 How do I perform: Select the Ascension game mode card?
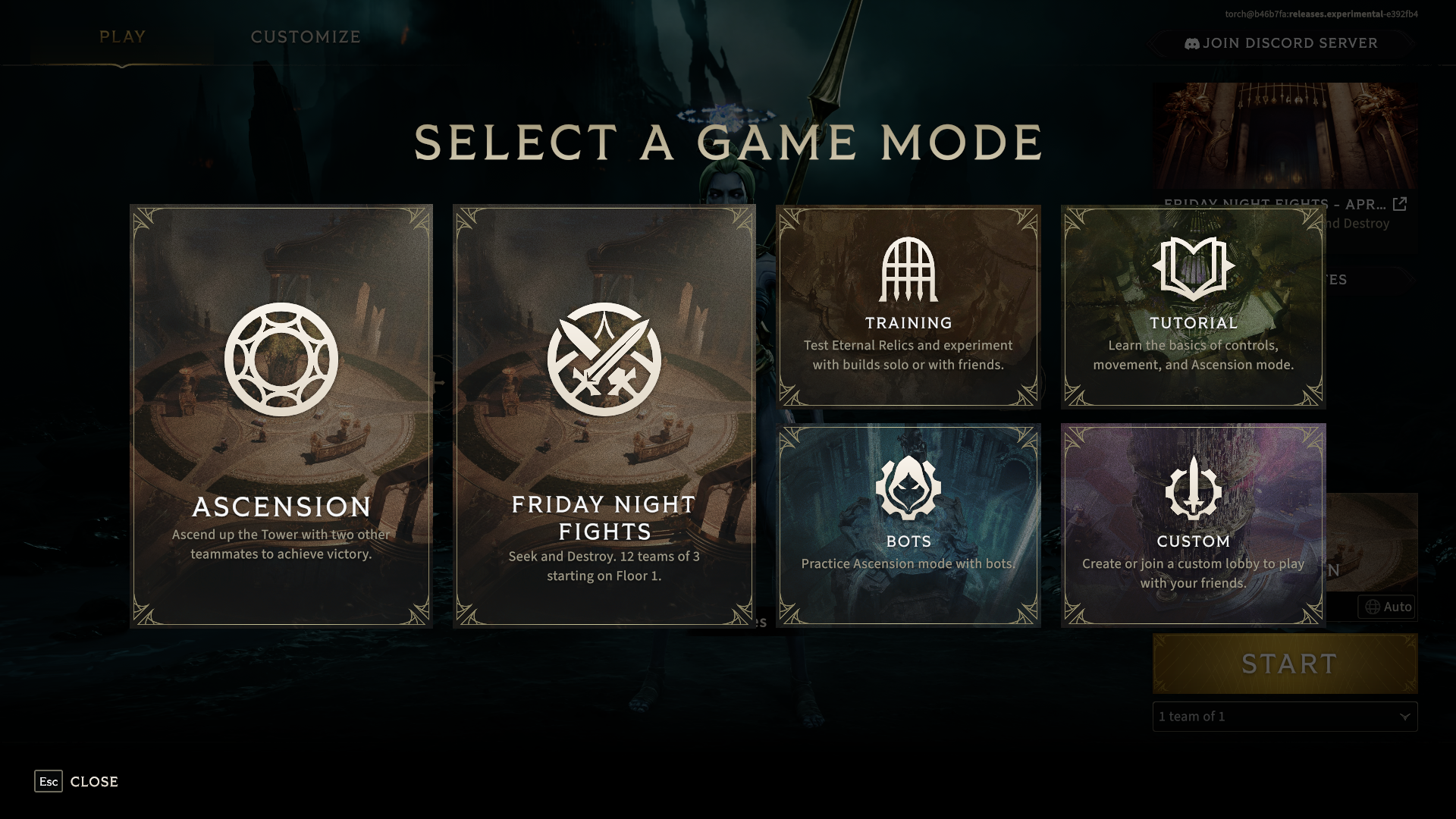click(281, 416)
